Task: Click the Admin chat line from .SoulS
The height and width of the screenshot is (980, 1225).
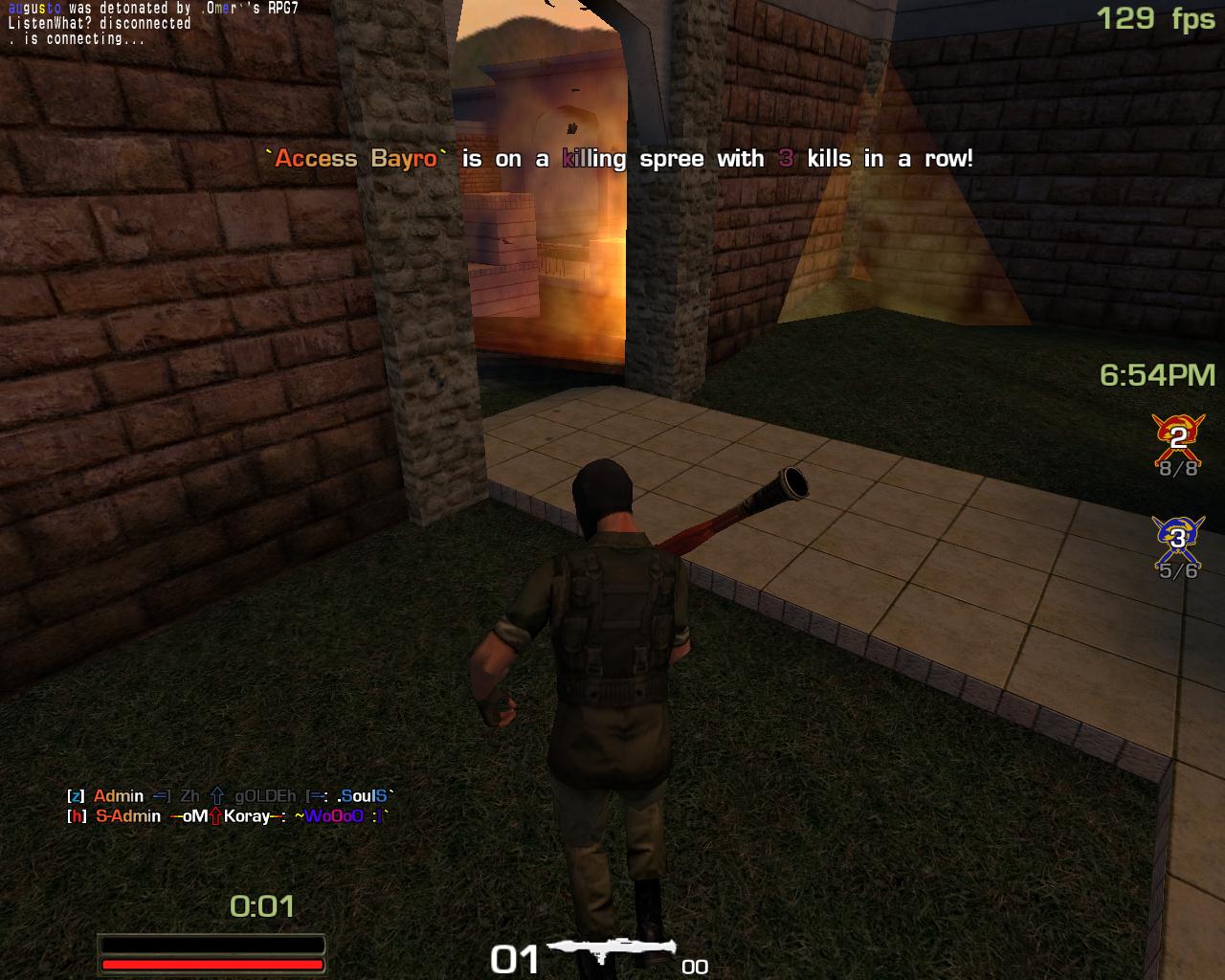Action: tap(230, 796)
